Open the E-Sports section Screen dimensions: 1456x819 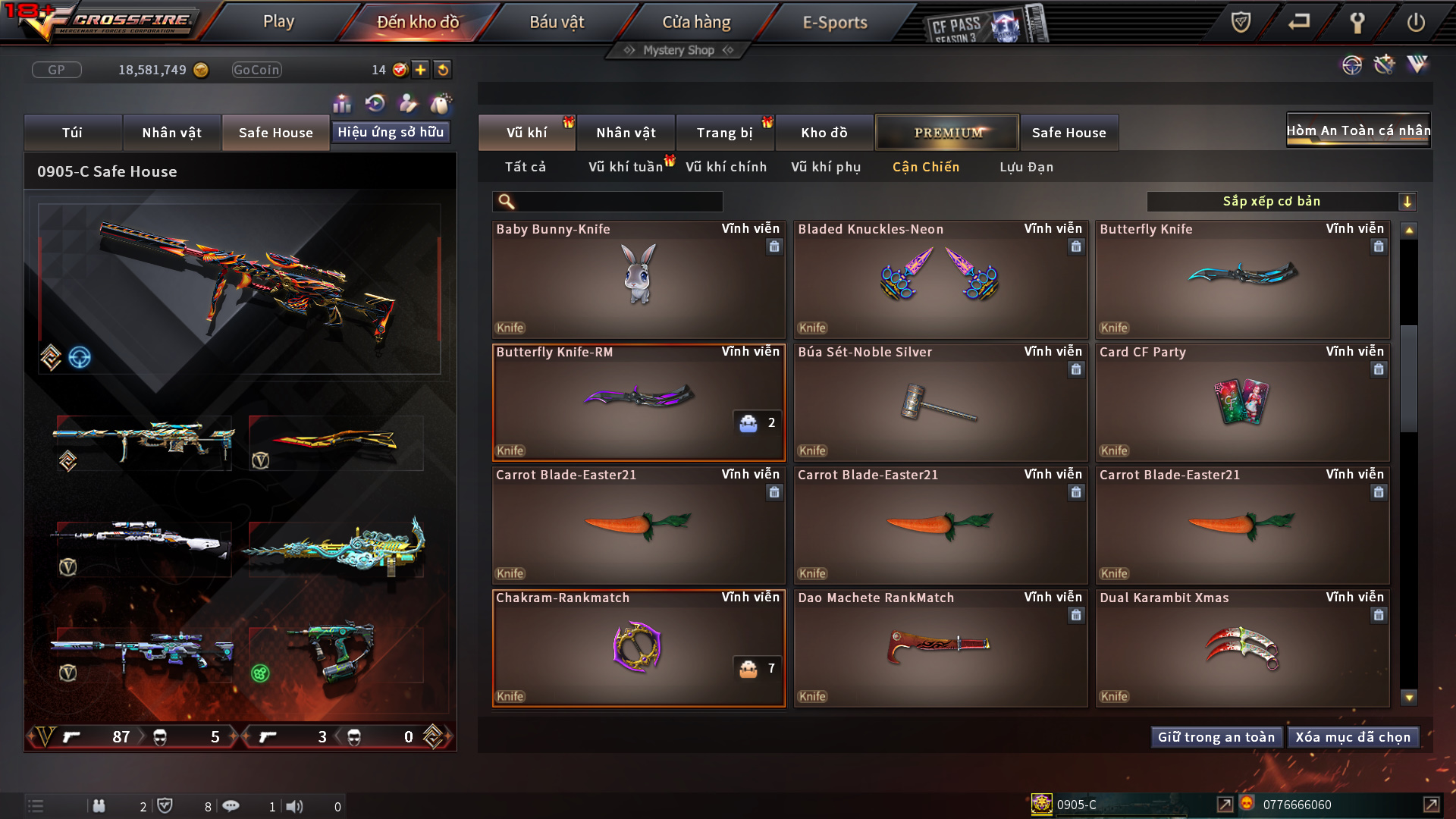coord(834,22)
